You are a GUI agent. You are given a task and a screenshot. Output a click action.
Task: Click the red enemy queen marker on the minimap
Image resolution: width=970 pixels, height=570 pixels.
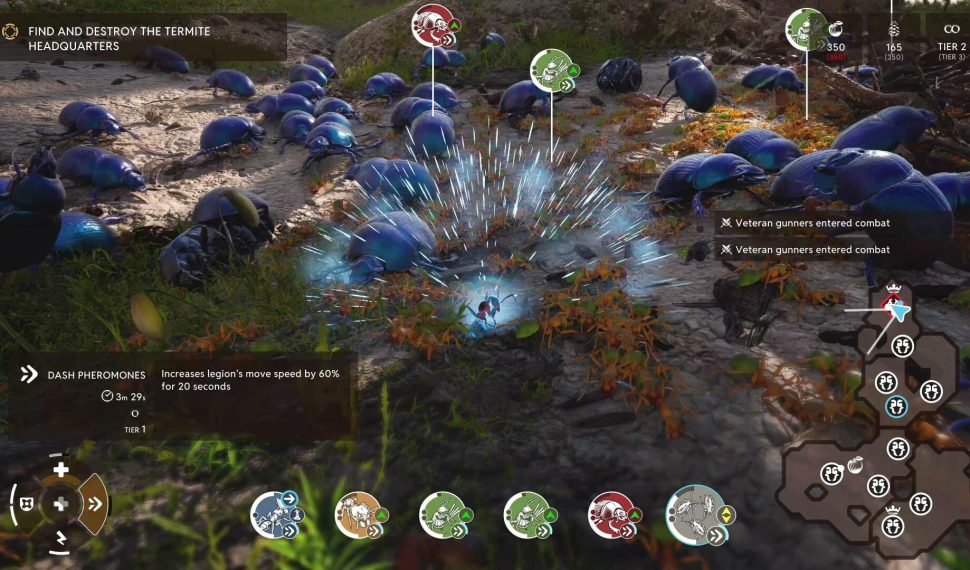[x=892, y=297]
